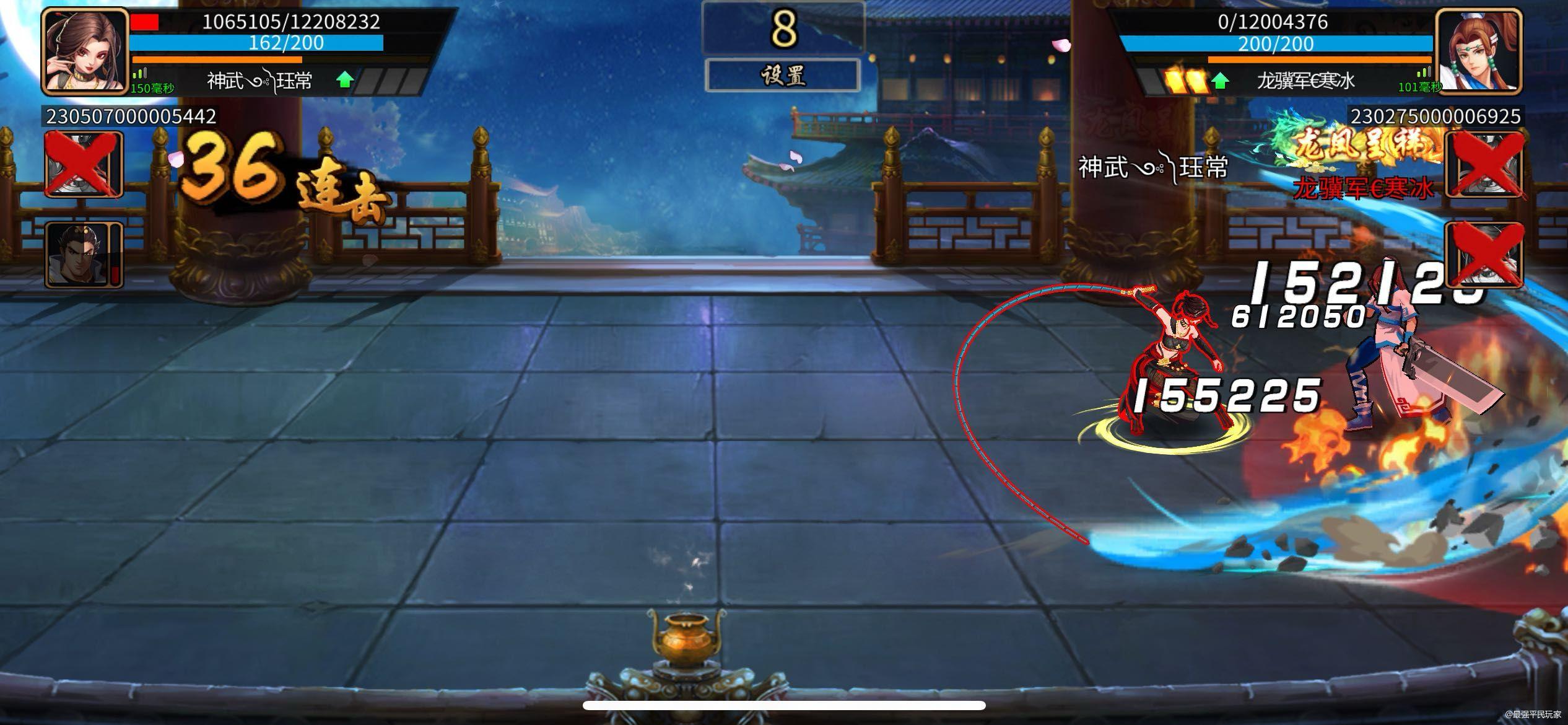Viewport: 1568px width, 725px height.
Task: Tap the round timer showing 8
Action: tap(784, 28)
